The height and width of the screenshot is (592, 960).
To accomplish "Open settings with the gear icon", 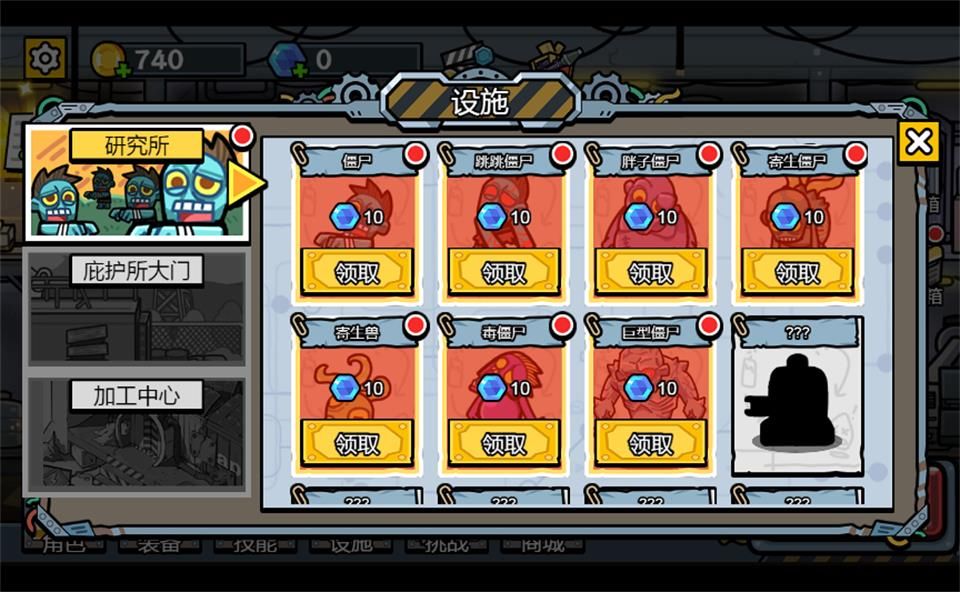I will [x=45, y=59].
